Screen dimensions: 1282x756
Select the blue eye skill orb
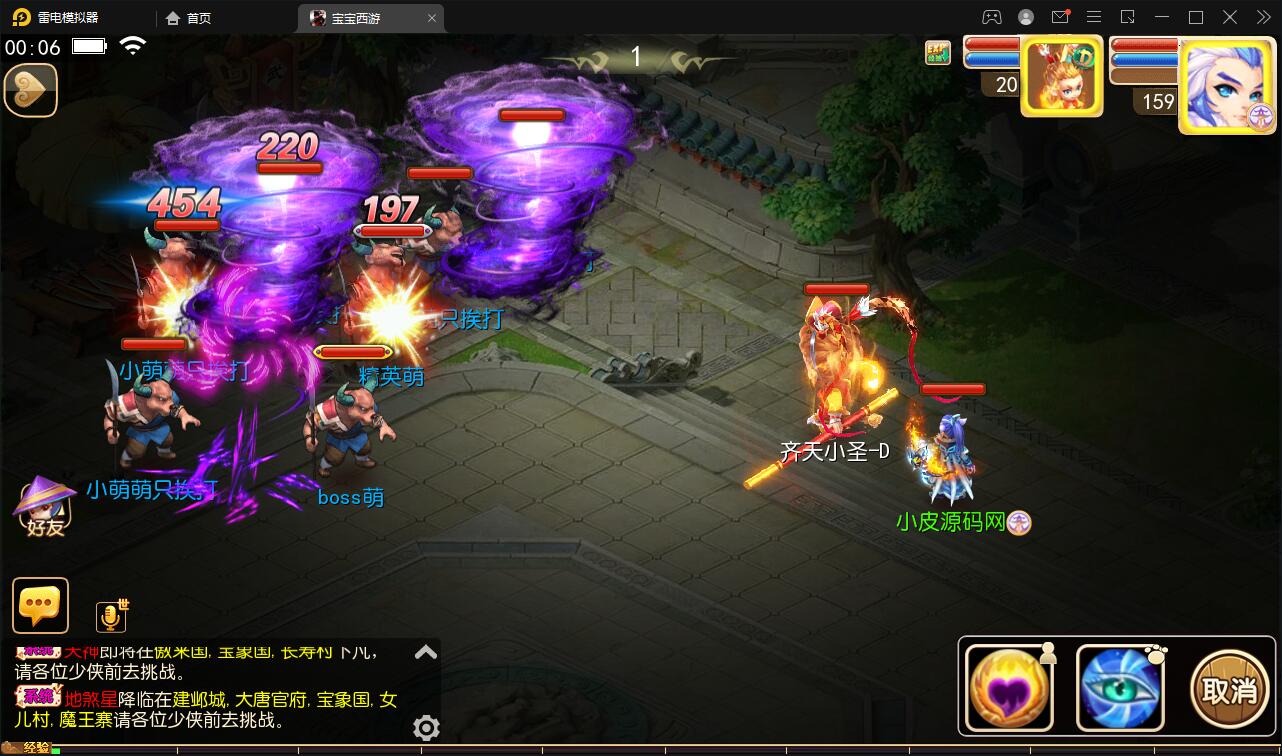(x=1119, y=687)
